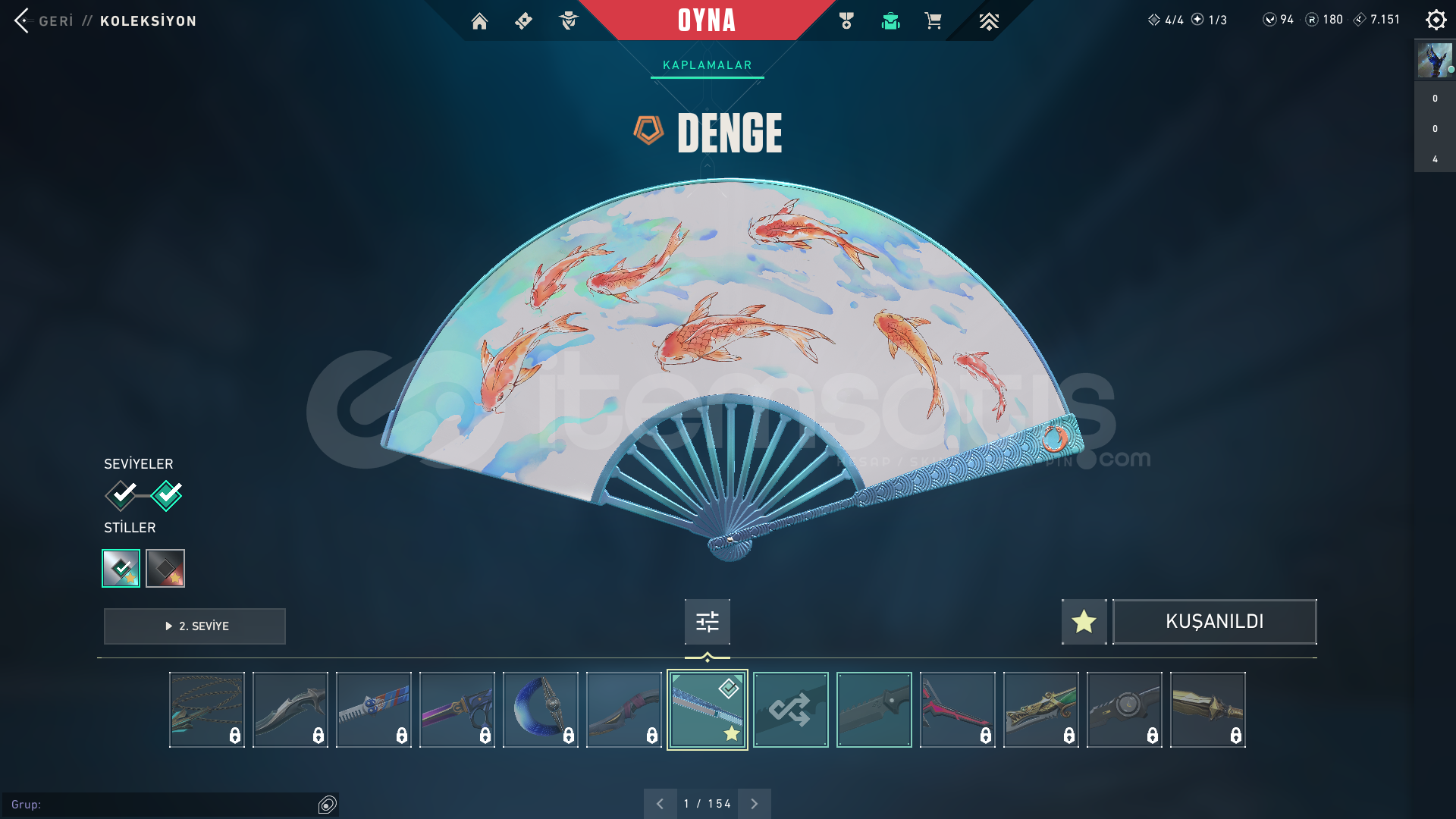1456x819 pixels.
Task: Toggle the favorite star button
Action: (1084, 622)
